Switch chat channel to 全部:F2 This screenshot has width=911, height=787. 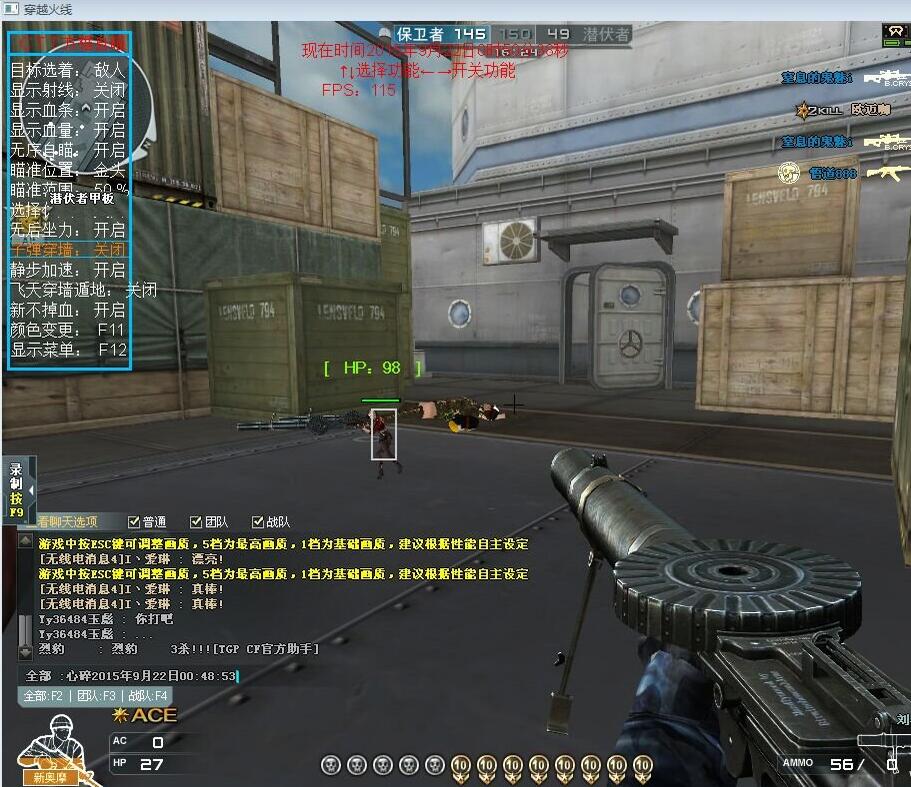coord(43,695)
